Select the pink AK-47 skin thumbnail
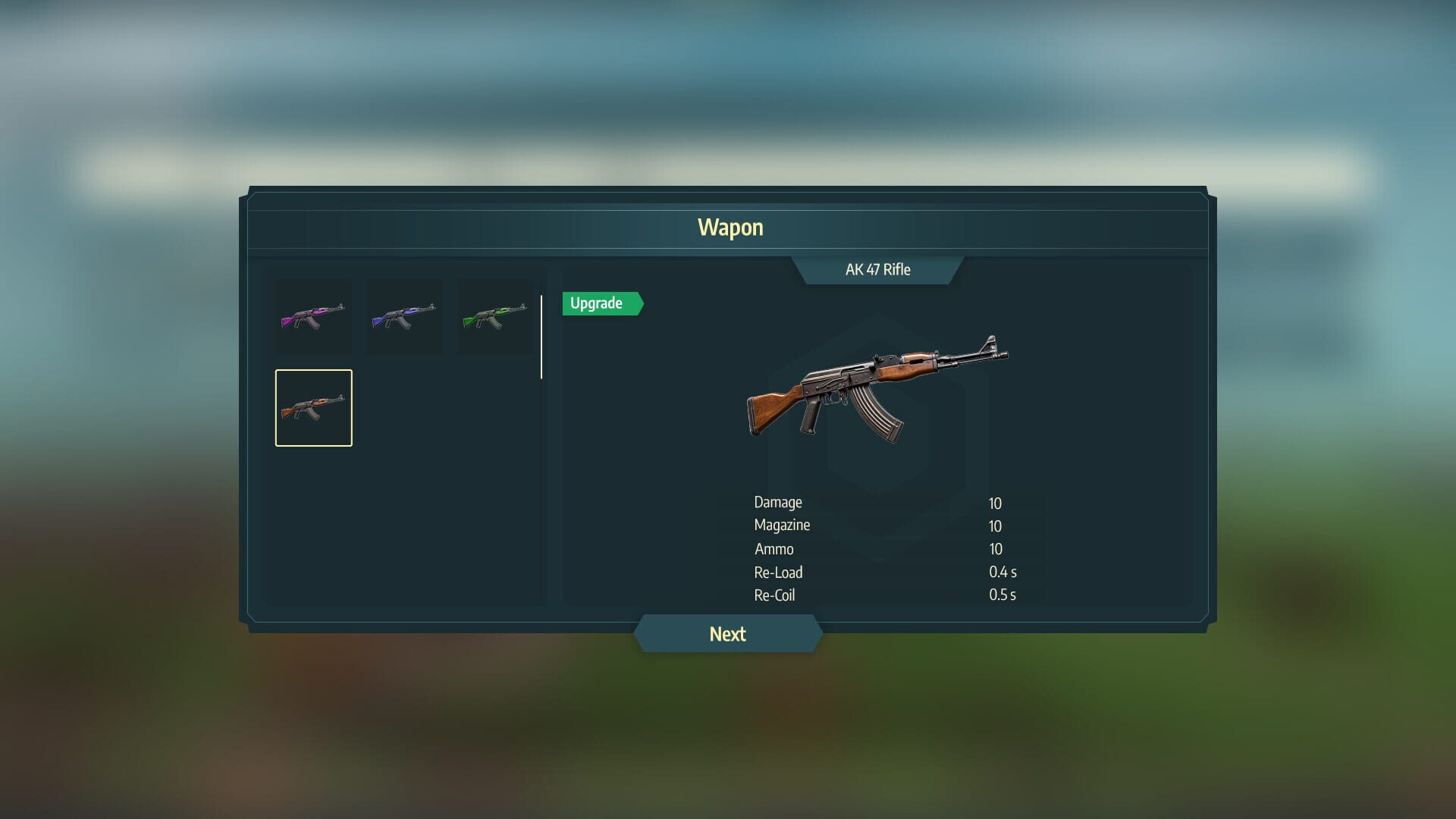 [313, 316]
